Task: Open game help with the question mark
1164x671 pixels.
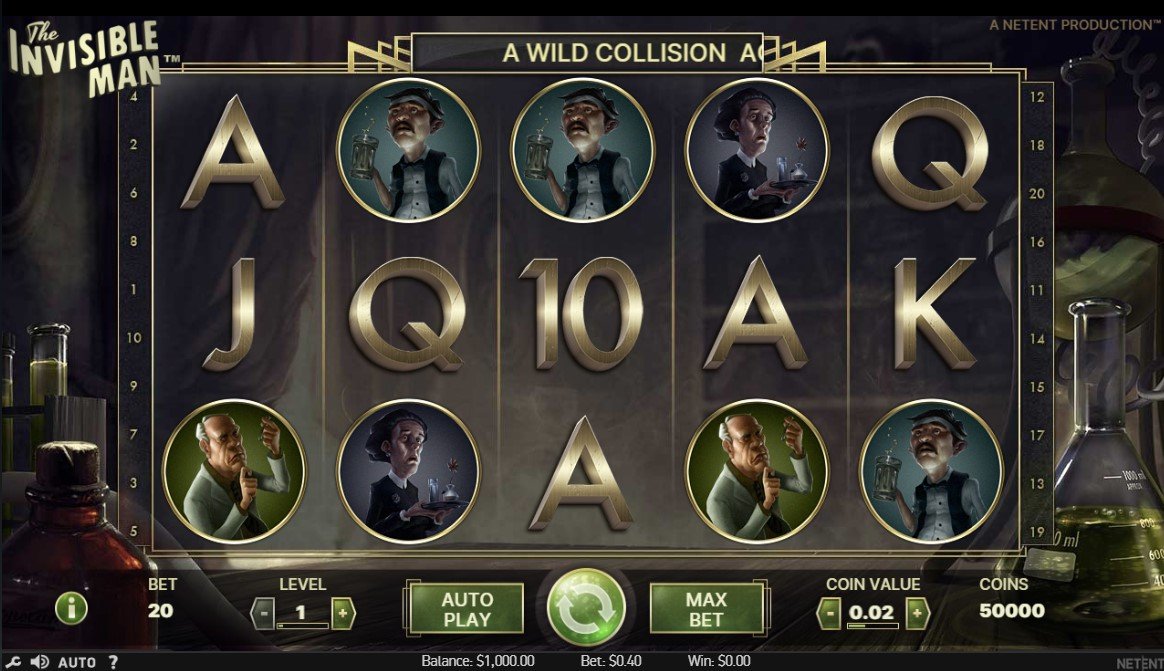Action: [x=113, y=662]
